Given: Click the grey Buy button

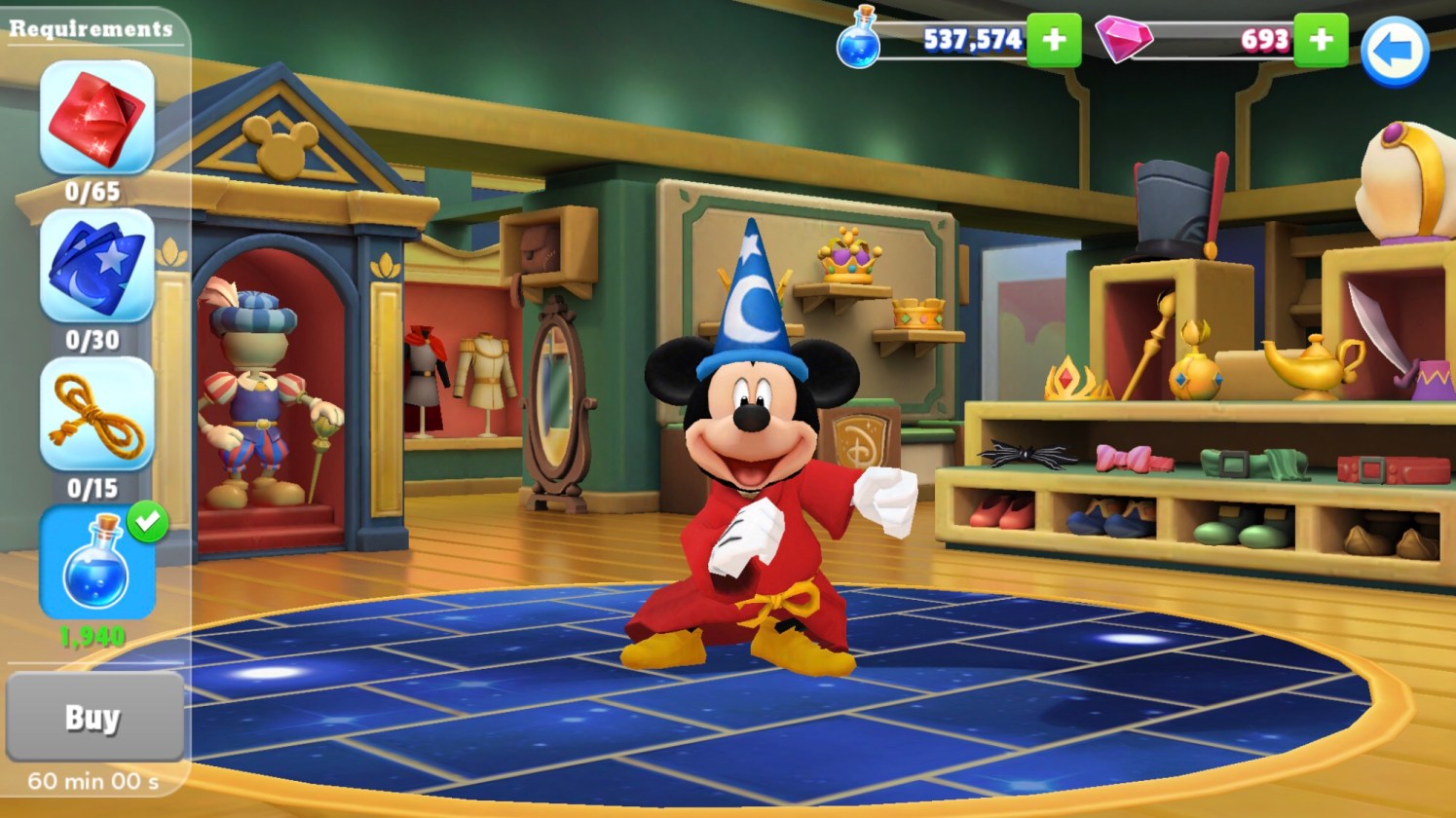Looking at the screenshot, I should click(x=93, y=717).
